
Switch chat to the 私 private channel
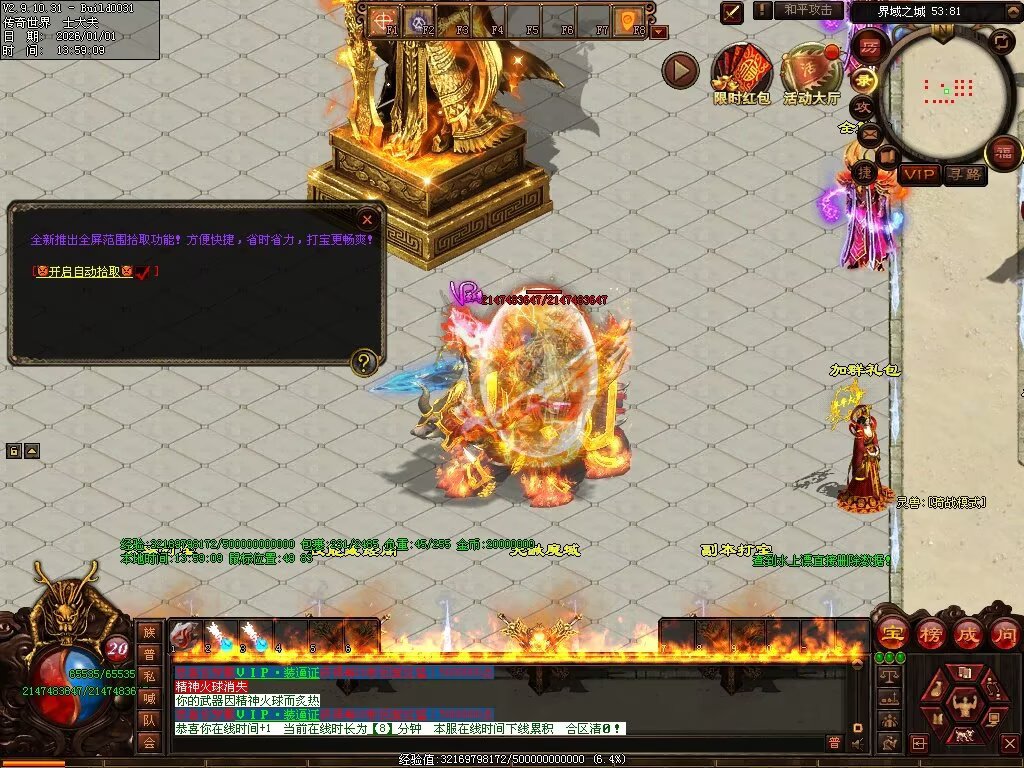[x=149, y=676]
